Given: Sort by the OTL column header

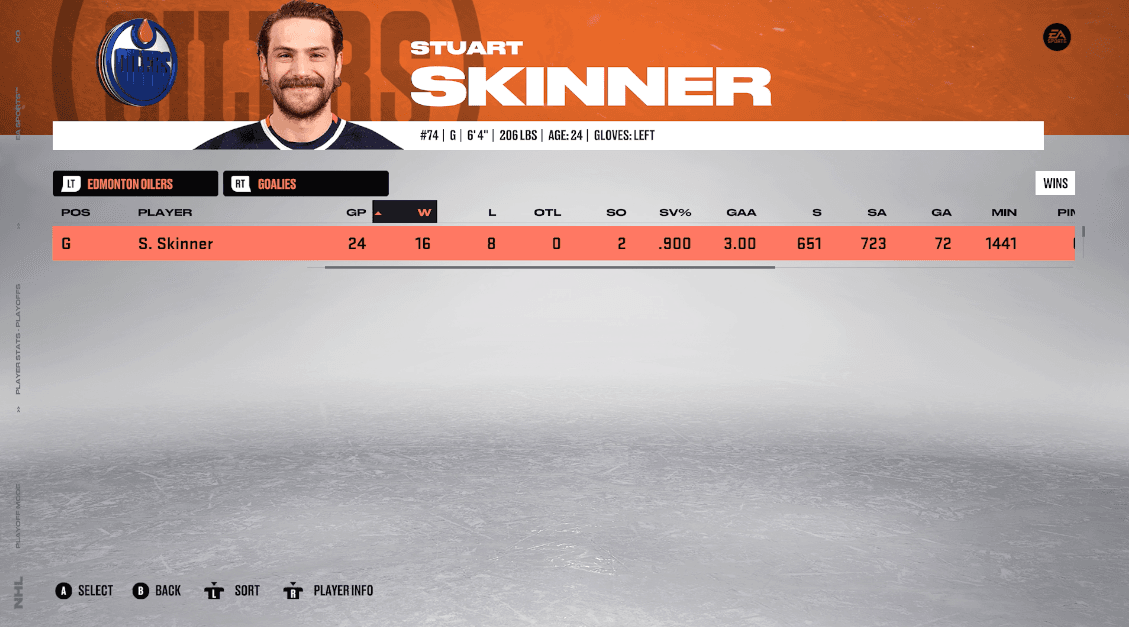Looking at the screenshot, I should coord(547,212).
